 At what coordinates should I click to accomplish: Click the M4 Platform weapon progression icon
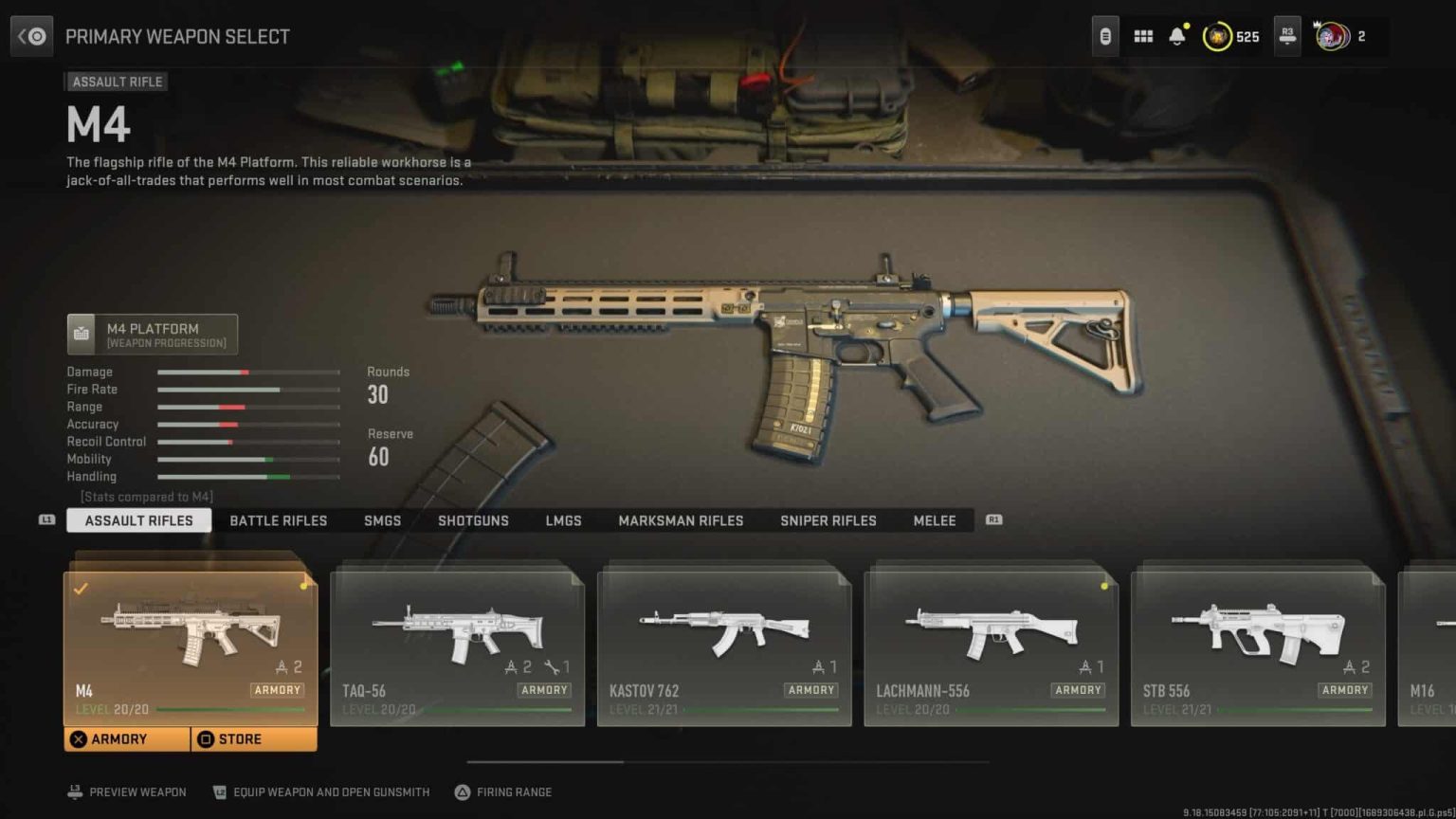coord(82,333)
